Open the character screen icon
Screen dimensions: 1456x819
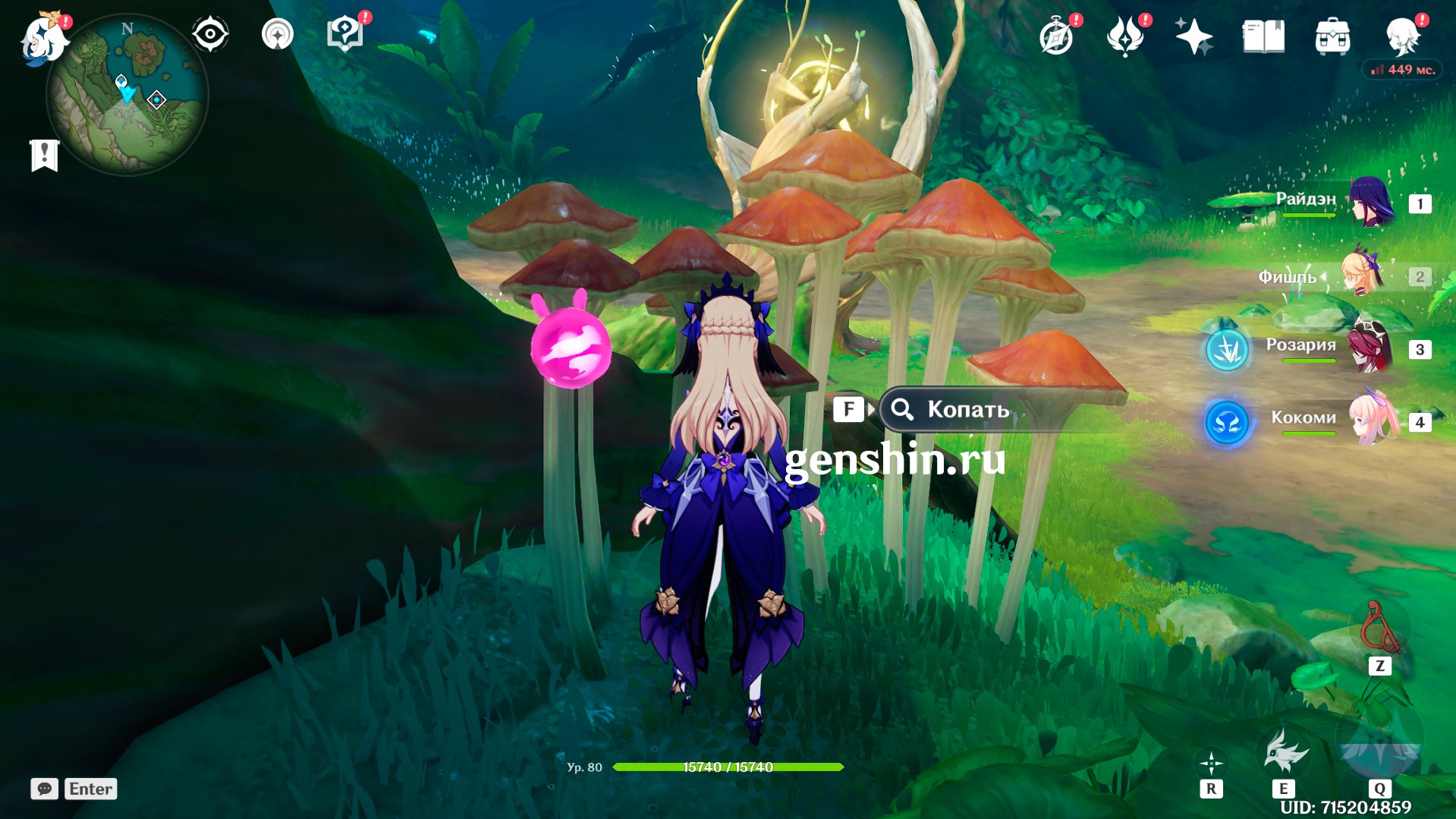click(x=1401, y=36)
